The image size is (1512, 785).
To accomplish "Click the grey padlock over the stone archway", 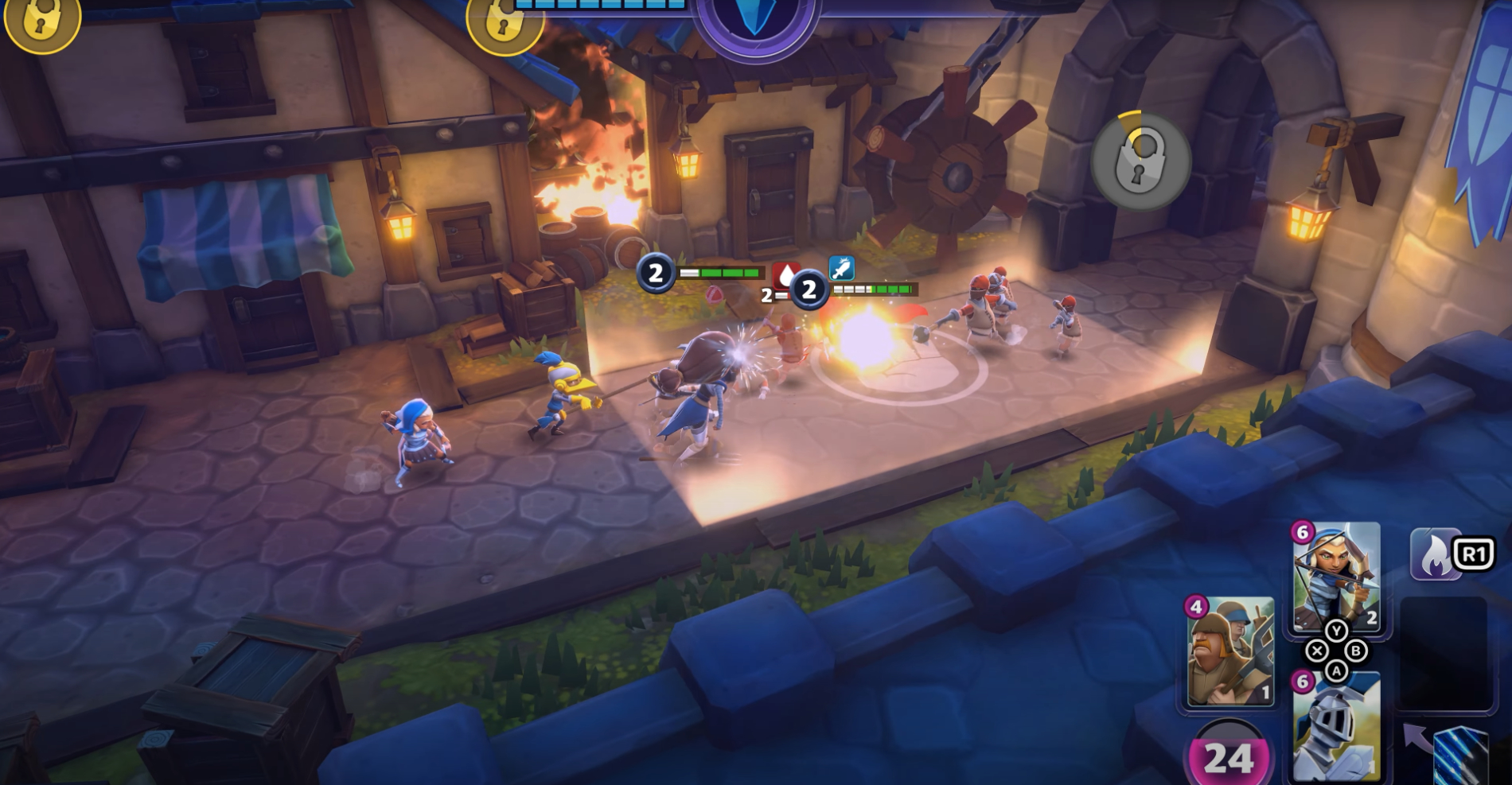I will [1140, 161].
